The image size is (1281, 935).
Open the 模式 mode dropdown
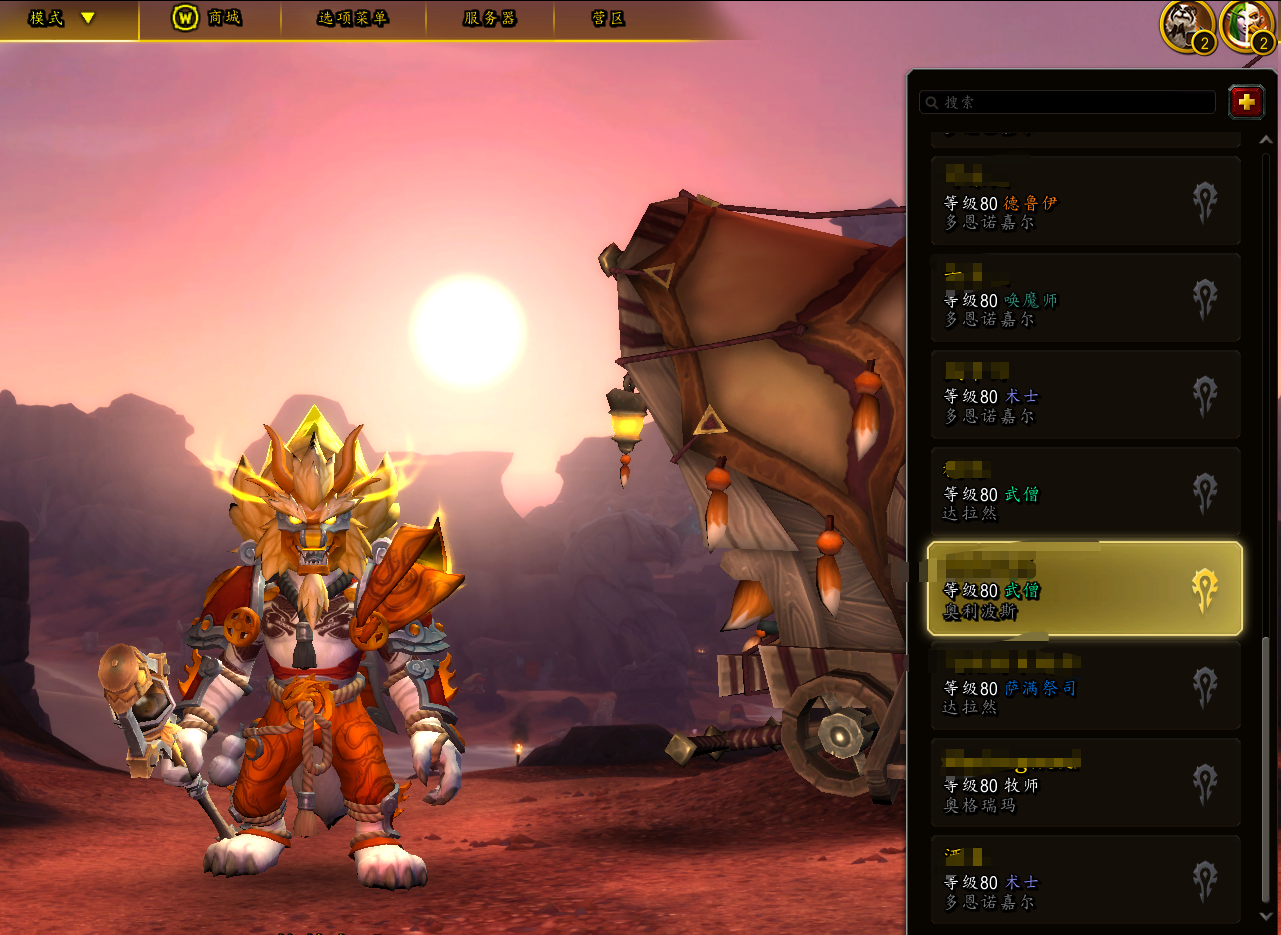pos(62,19)
